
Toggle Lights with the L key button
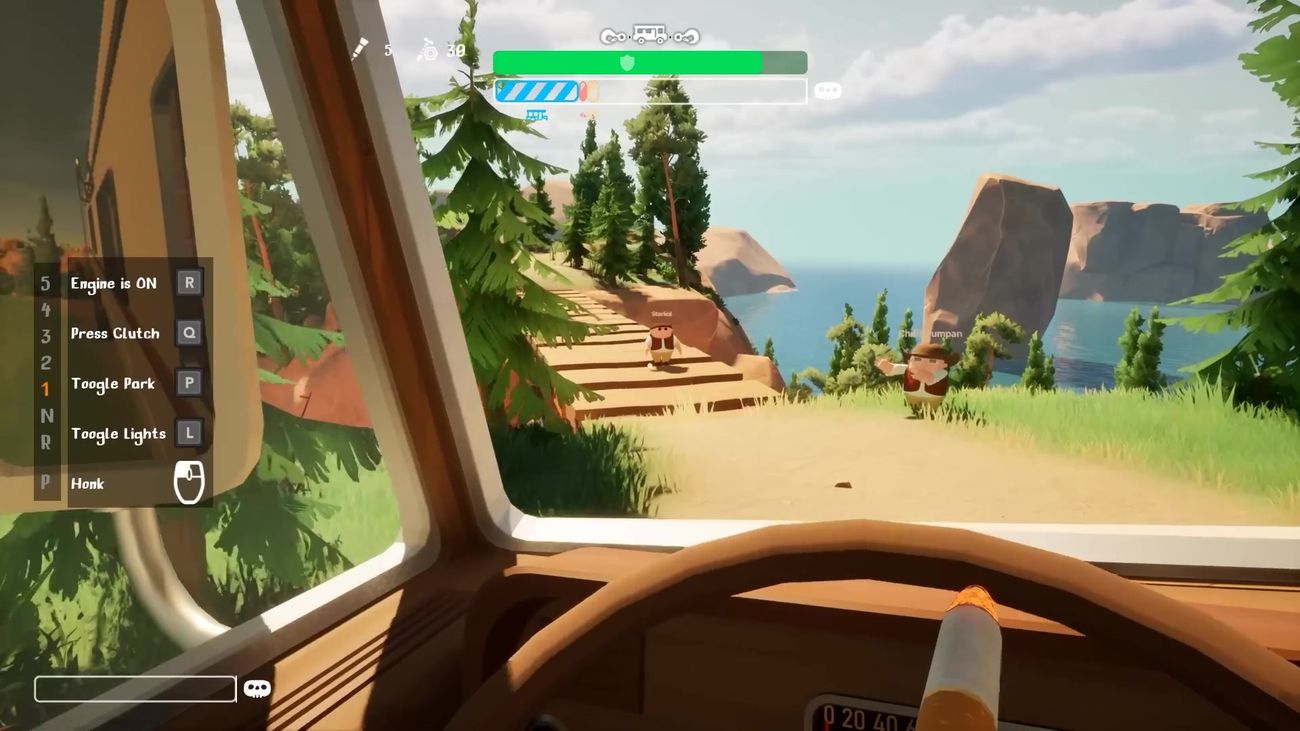coord(187,431)
